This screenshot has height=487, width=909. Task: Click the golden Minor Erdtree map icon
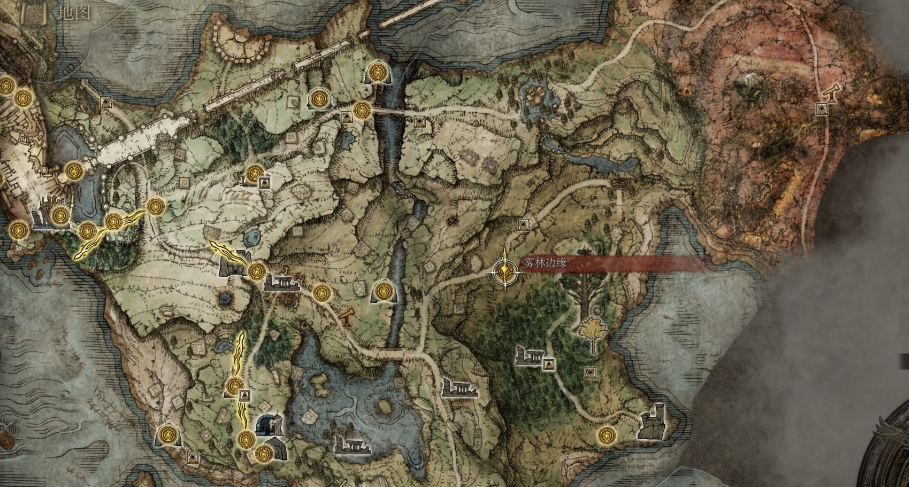(595, 329)
